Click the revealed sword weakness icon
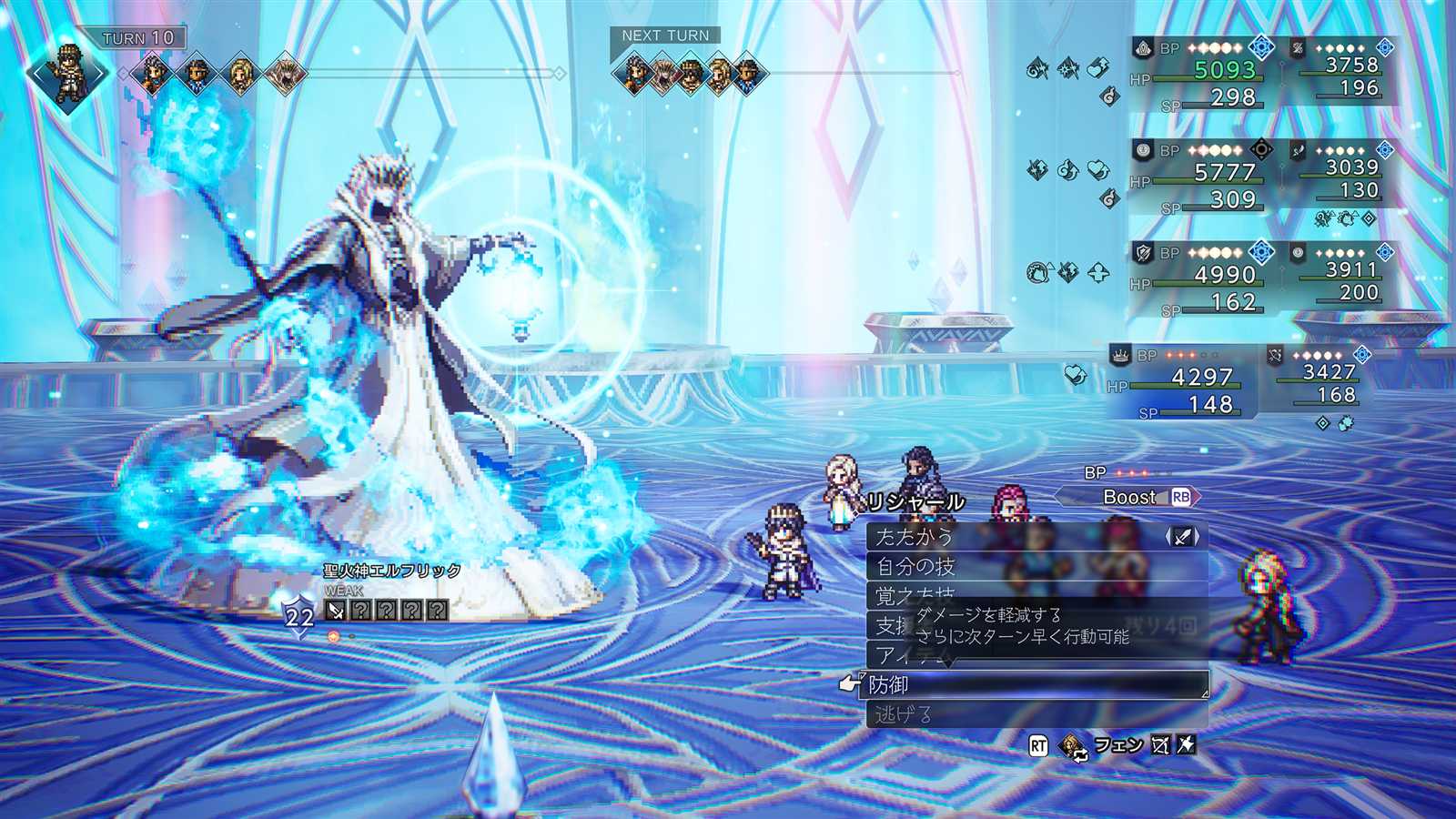 pyautogui.click(x=336, y=610)
